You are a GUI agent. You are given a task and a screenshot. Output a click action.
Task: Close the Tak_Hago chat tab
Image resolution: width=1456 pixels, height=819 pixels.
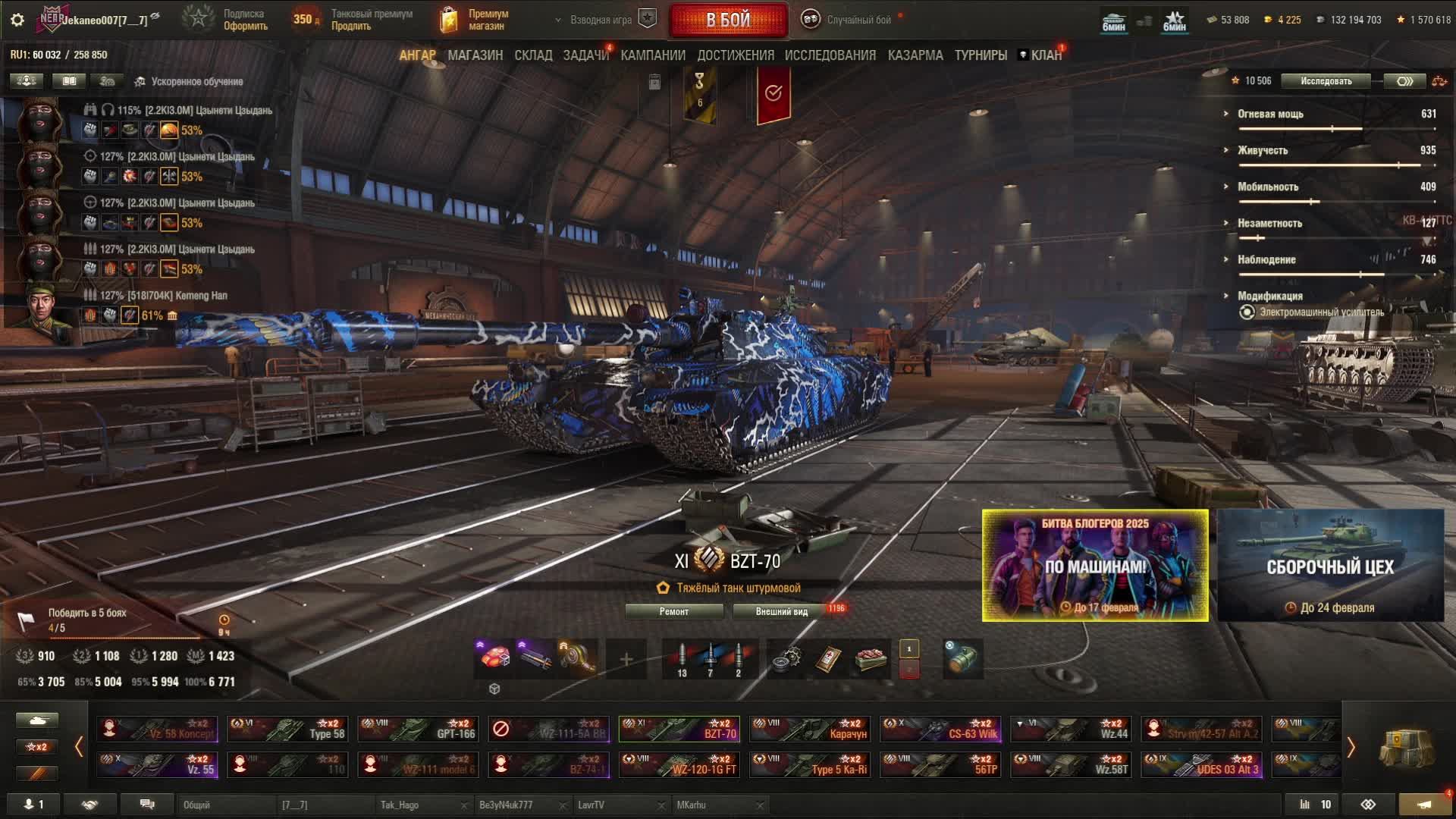click(x=464, y=805)
